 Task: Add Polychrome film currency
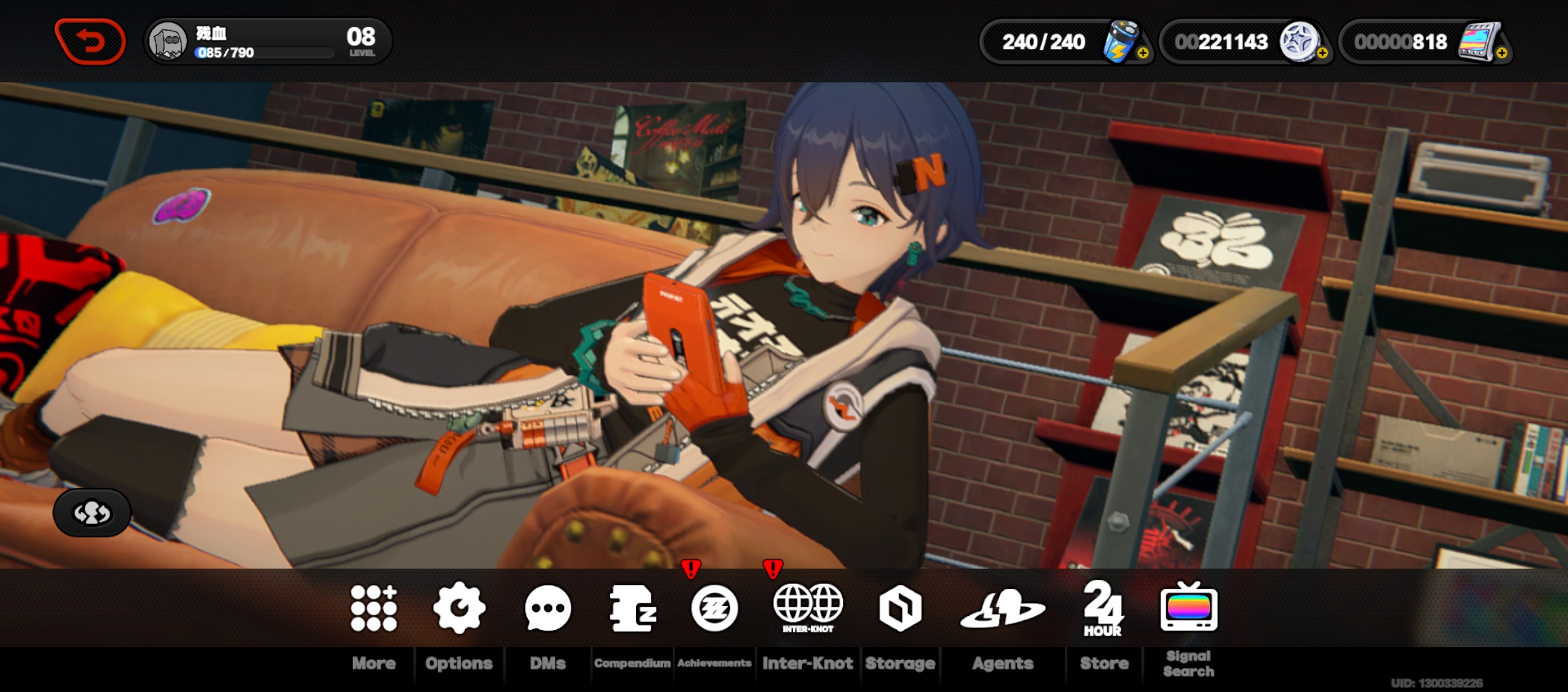1501,53
